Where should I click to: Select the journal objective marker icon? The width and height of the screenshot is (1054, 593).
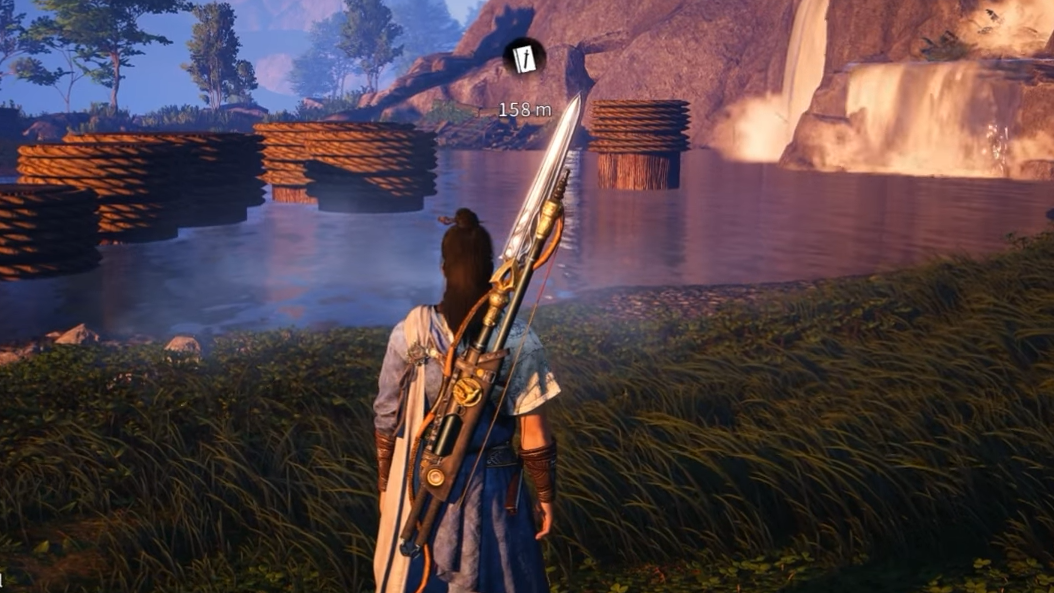click(x=523, y=59)
